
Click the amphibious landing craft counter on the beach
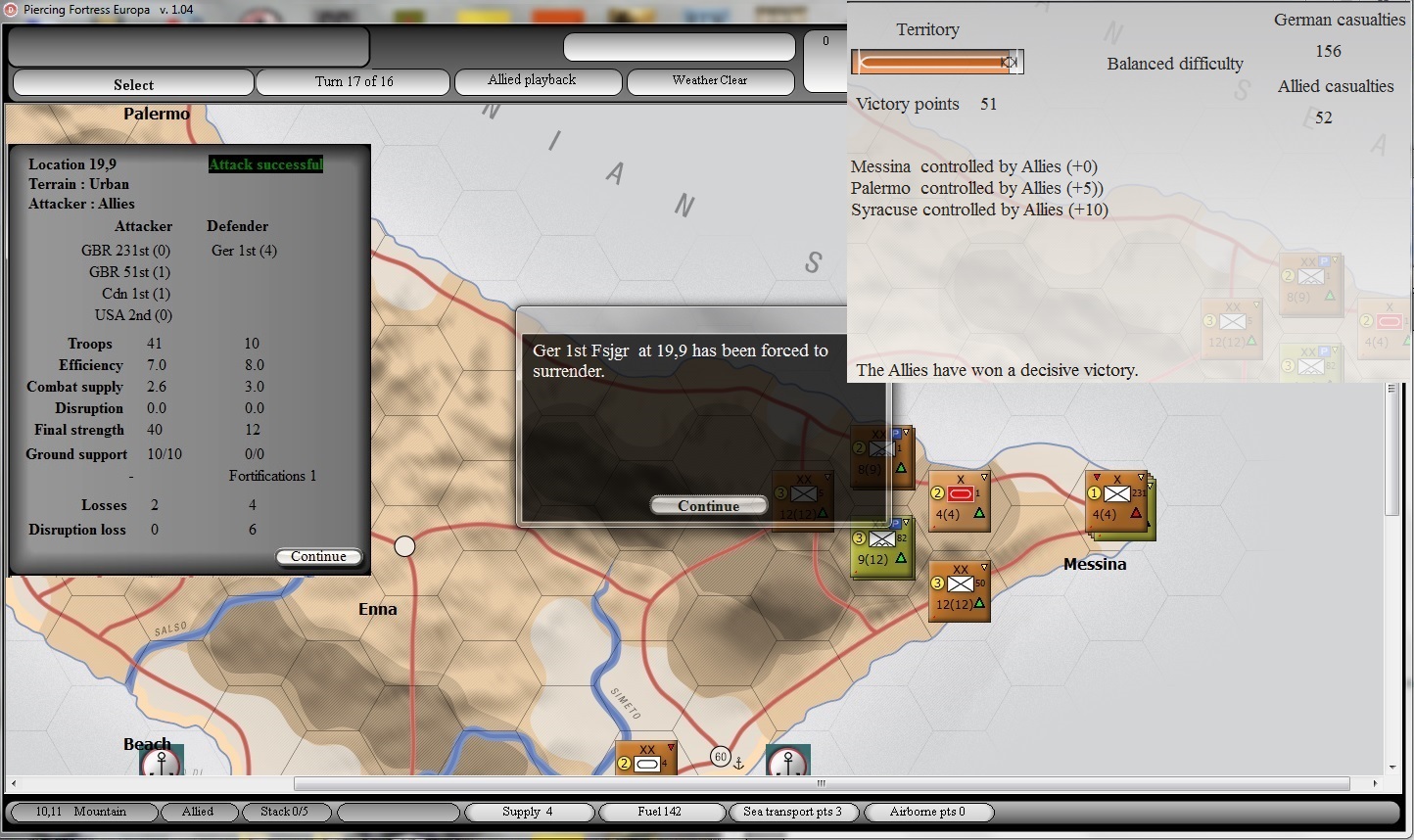(647, 758)
